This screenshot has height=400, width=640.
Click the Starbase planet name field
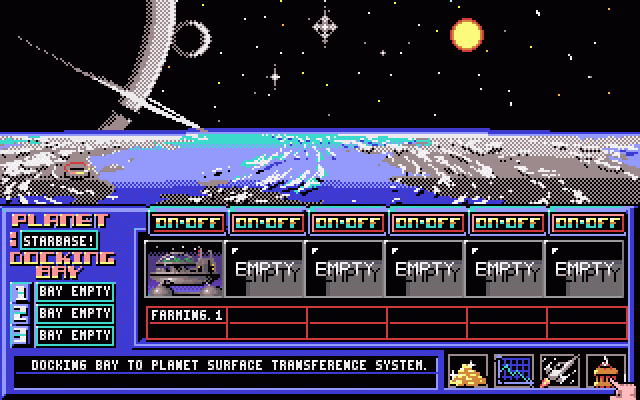pos(60,240)
